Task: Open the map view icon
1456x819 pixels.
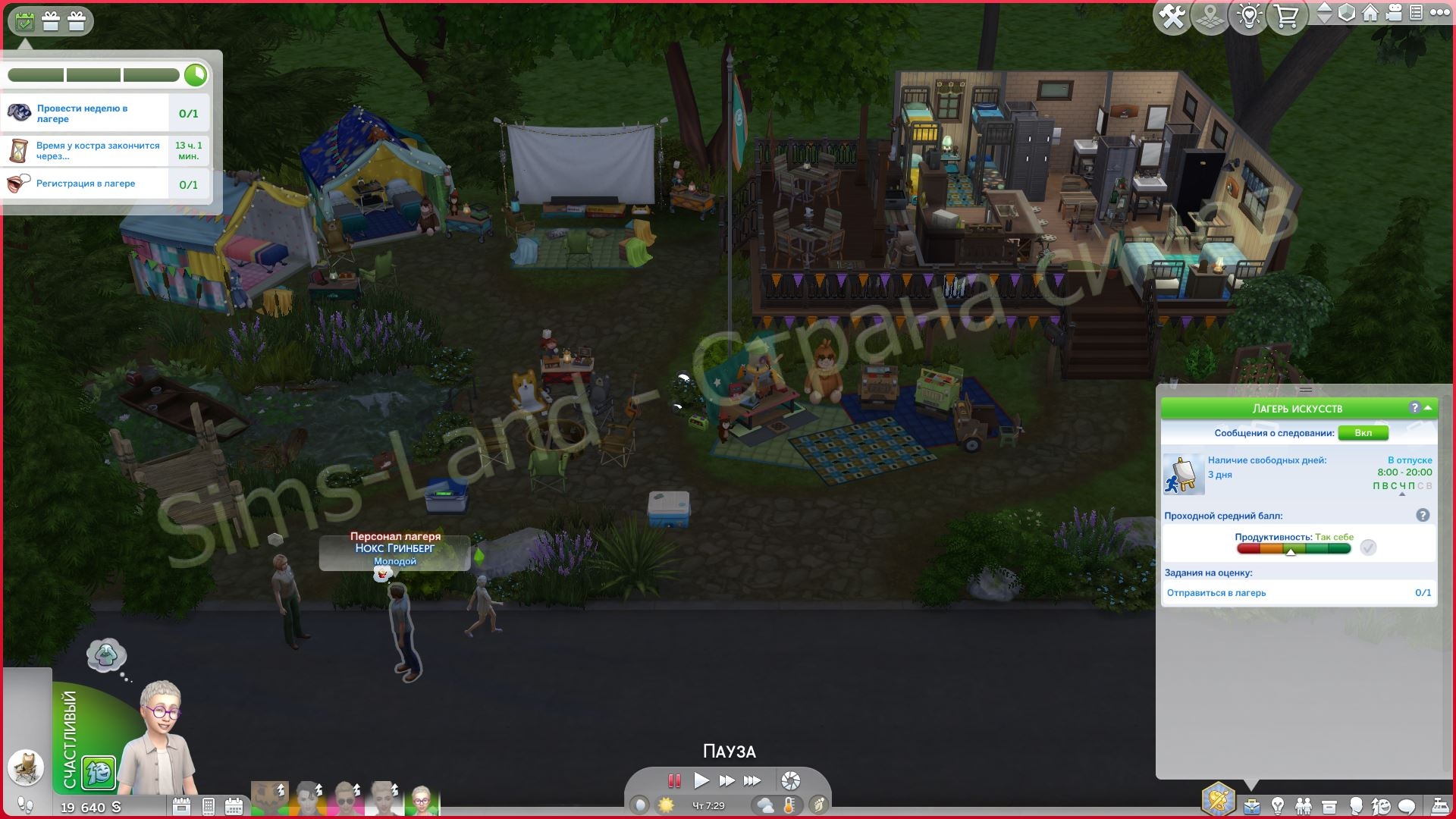Action: coord(1211,16)
